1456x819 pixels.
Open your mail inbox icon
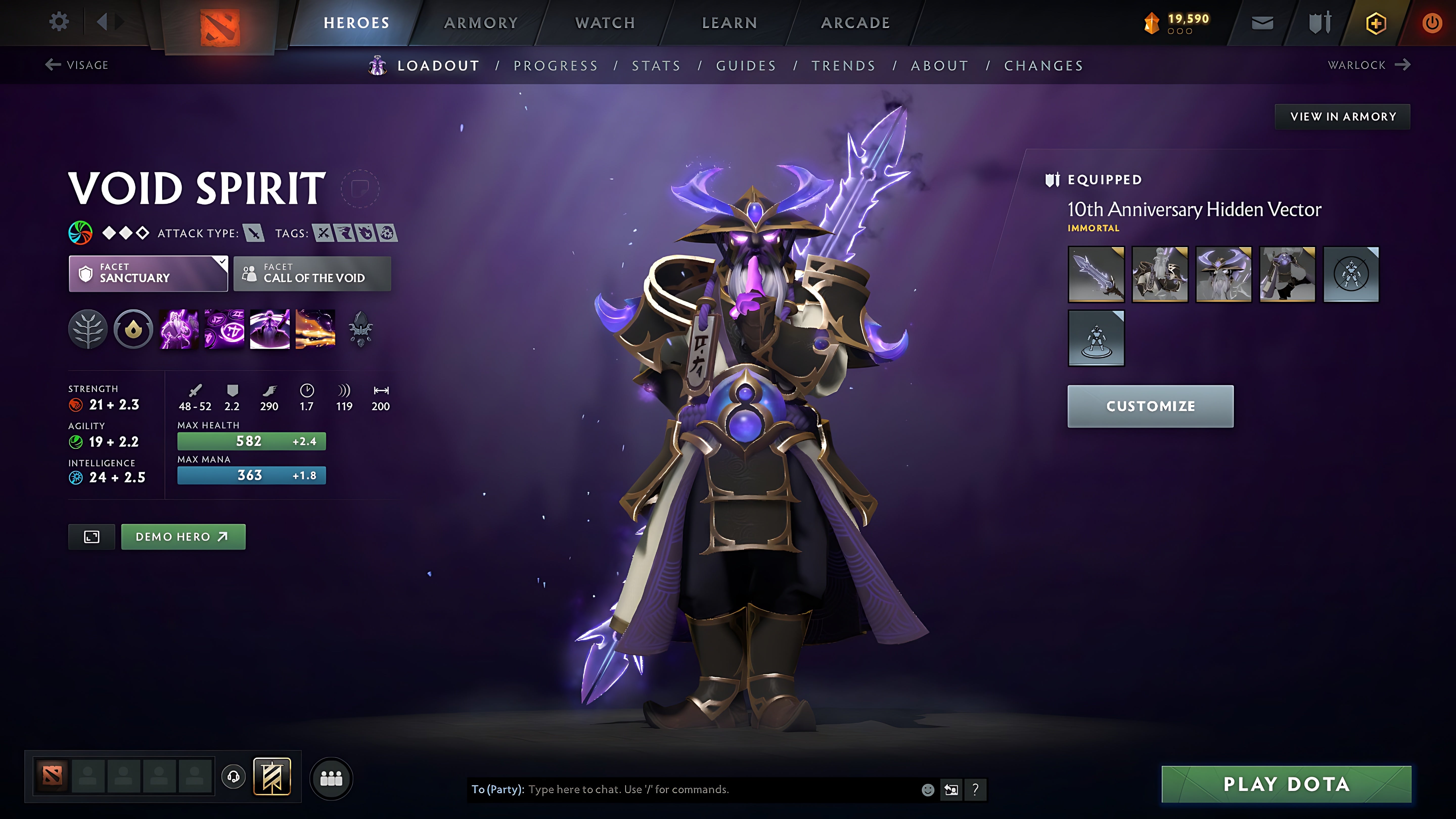(1263, 22)
